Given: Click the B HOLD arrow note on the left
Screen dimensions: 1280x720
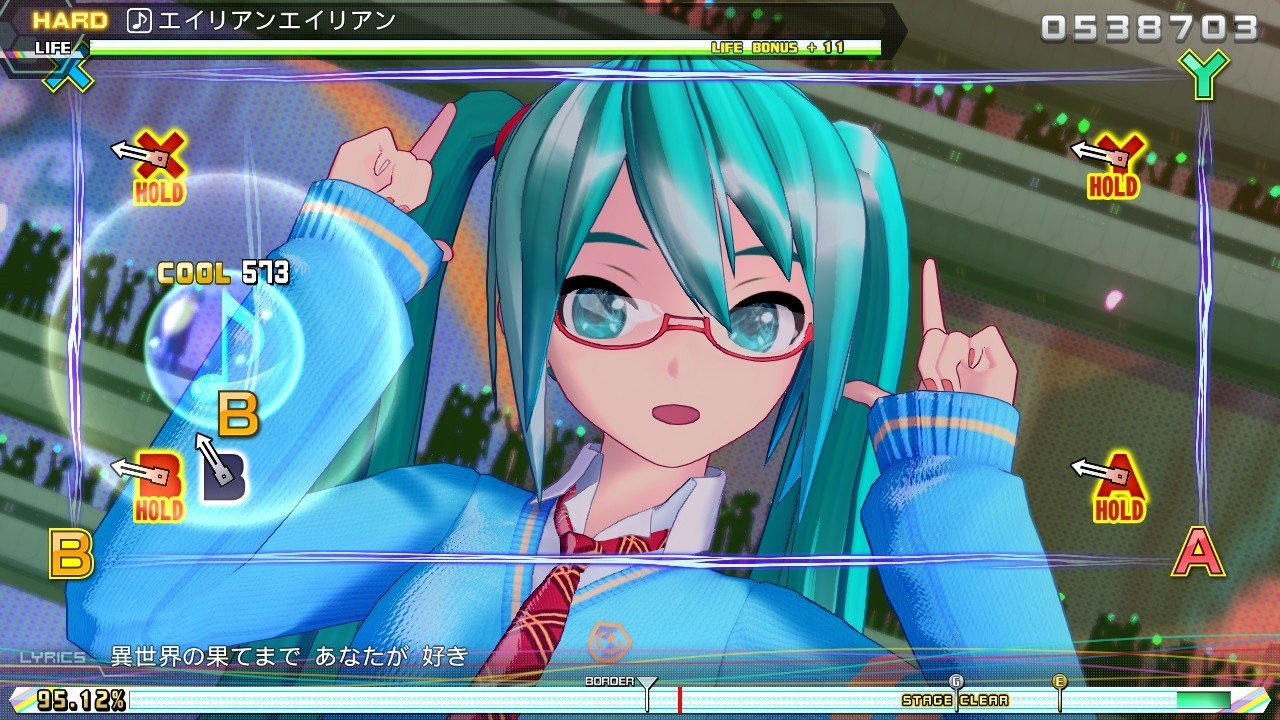Looking at the screenshot, I should [157, 472].
